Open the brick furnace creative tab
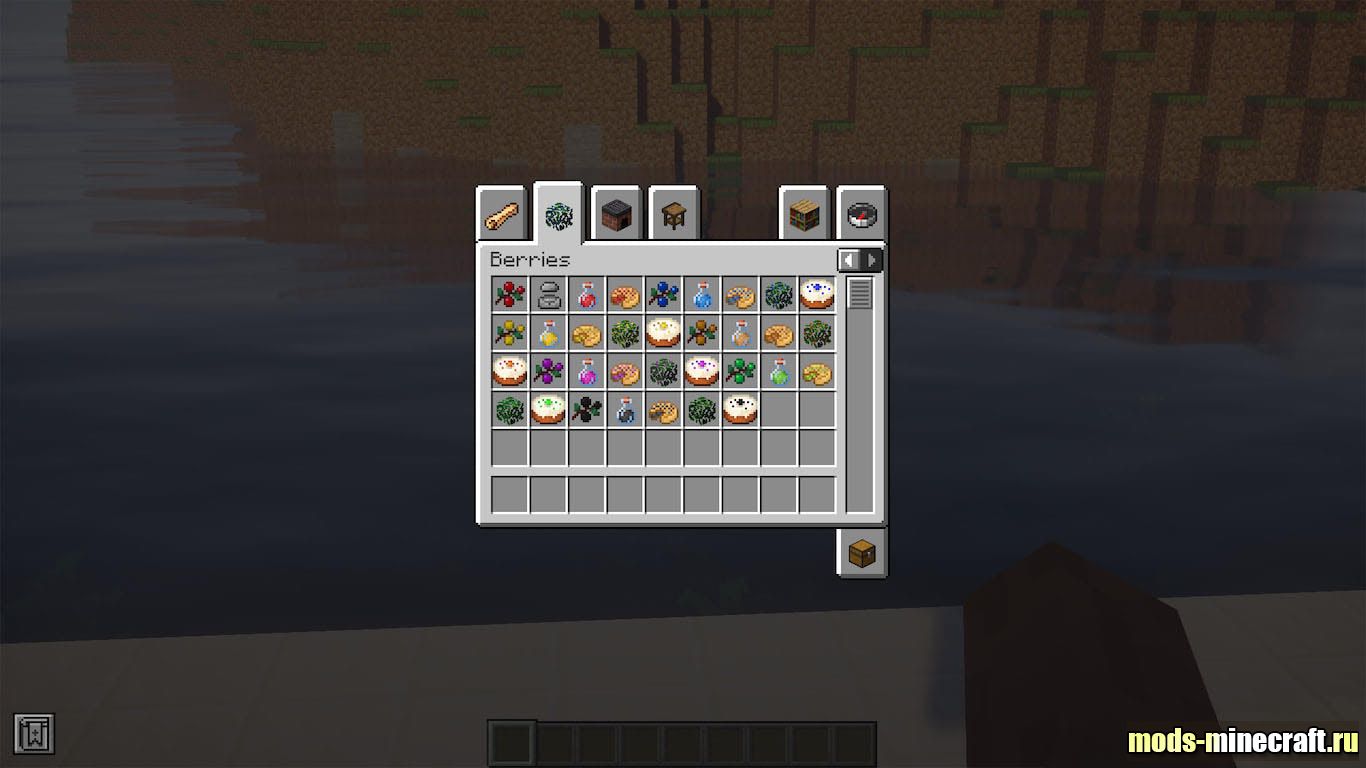This screenshot has height=768, width=1366. [x=616, y=214]
